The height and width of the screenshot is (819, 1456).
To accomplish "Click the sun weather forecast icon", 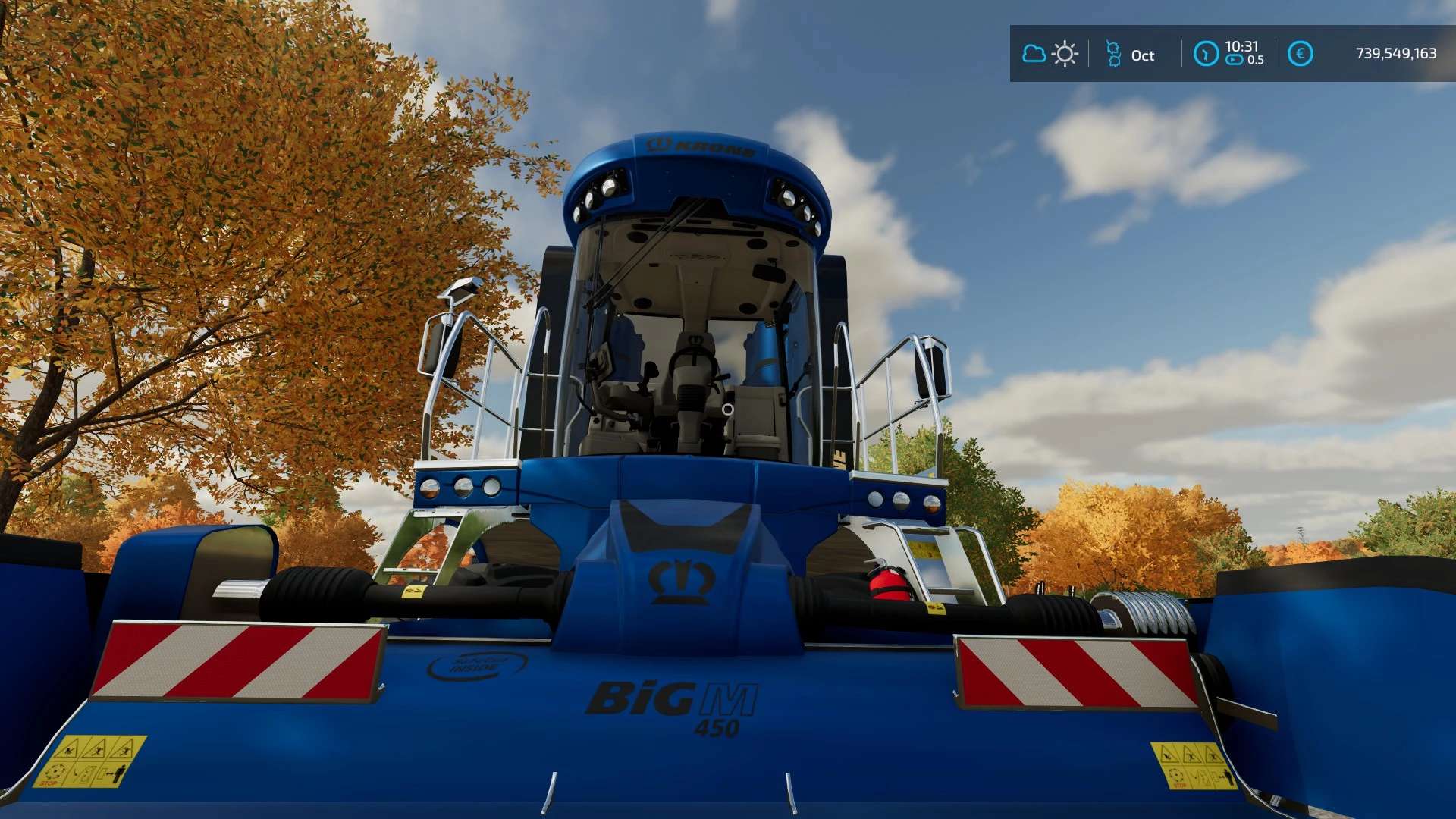I will [1065, 55].
